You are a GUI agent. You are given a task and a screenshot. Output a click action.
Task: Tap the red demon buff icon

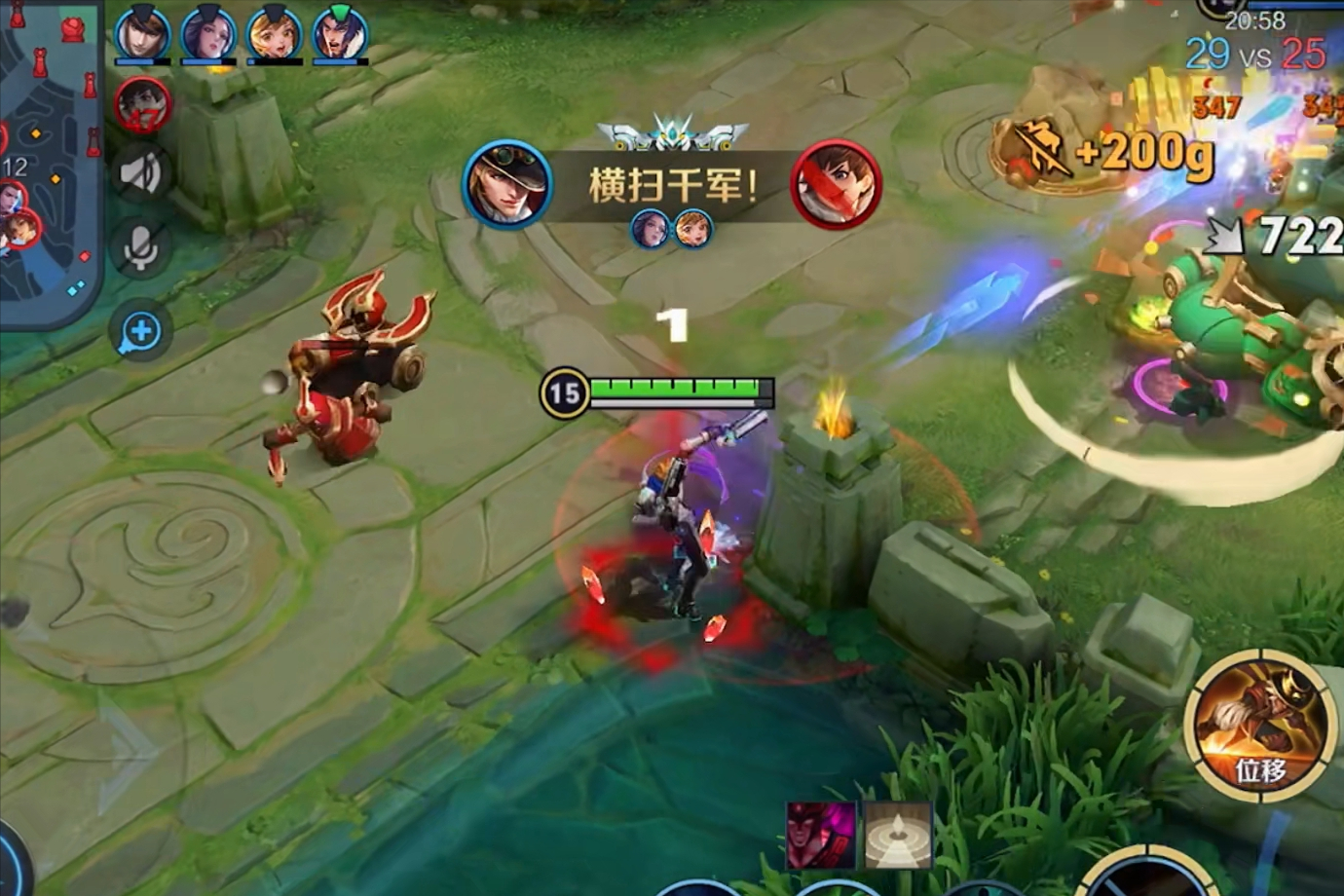click(x=820, y=835)
